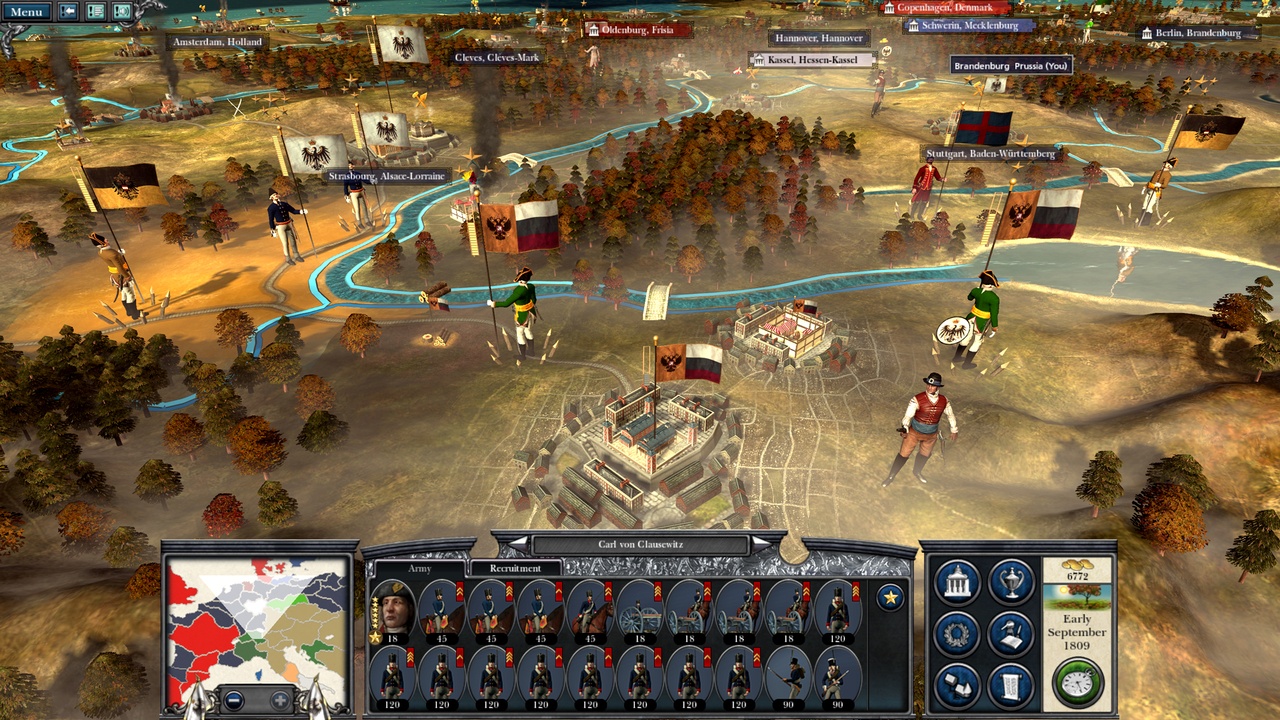Image resolution: width=1280 pixels, height=720 pixels.
Task: Click the gold star button in army panel
Action: 889,598
